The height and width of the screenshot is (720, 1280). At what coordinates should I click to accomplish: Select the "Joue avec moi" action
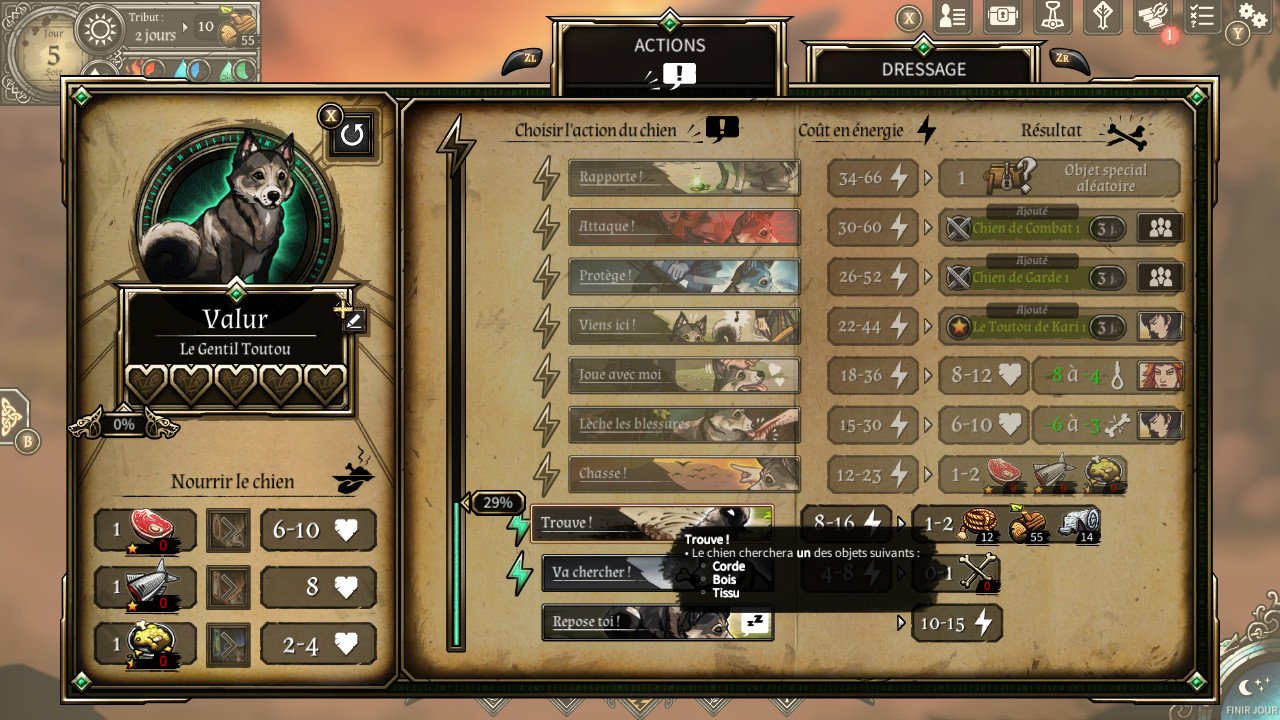click(684, 375)
